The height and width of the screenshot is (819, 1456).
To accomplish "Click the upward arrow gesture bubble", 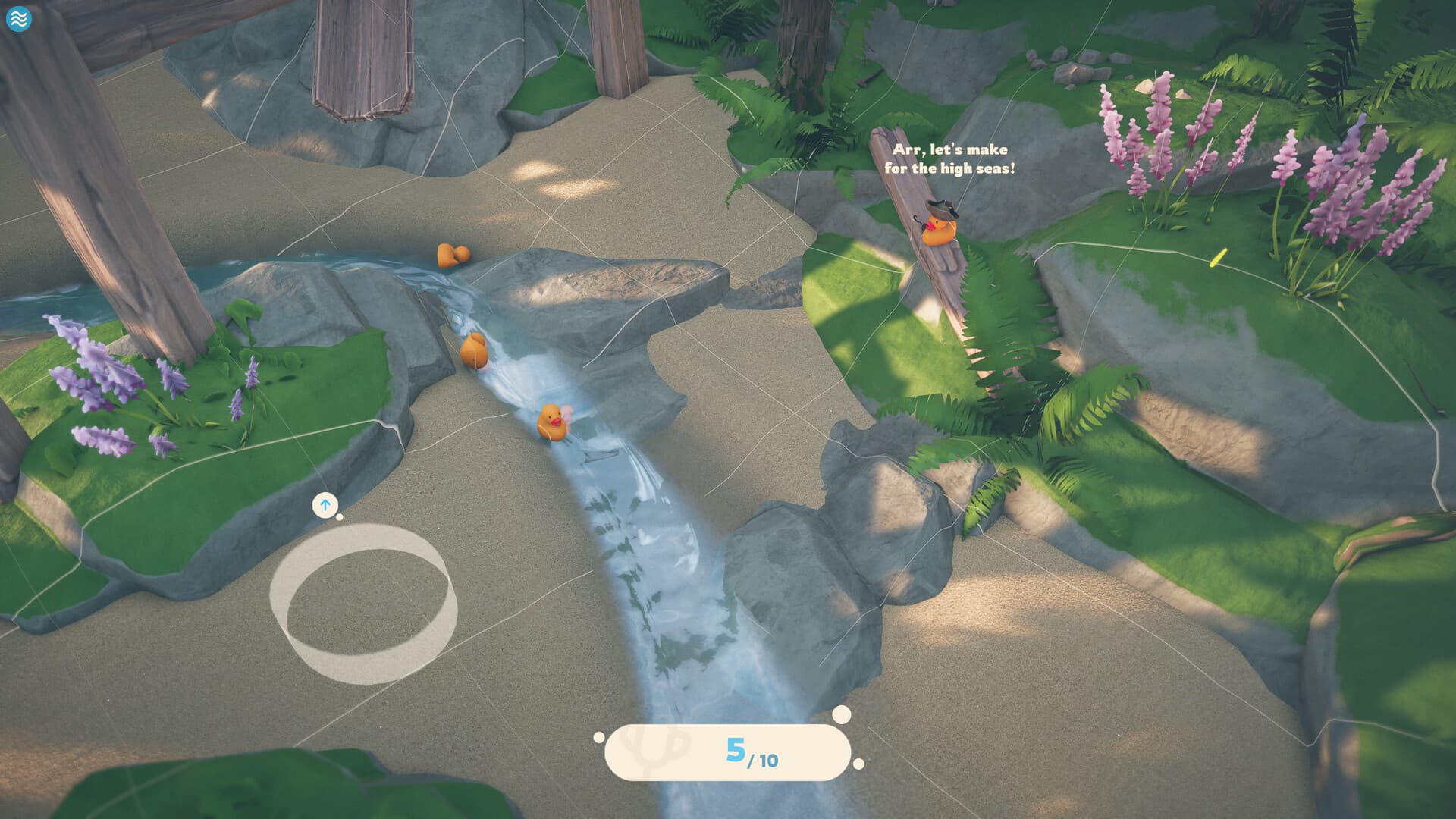I will [325, 504].
